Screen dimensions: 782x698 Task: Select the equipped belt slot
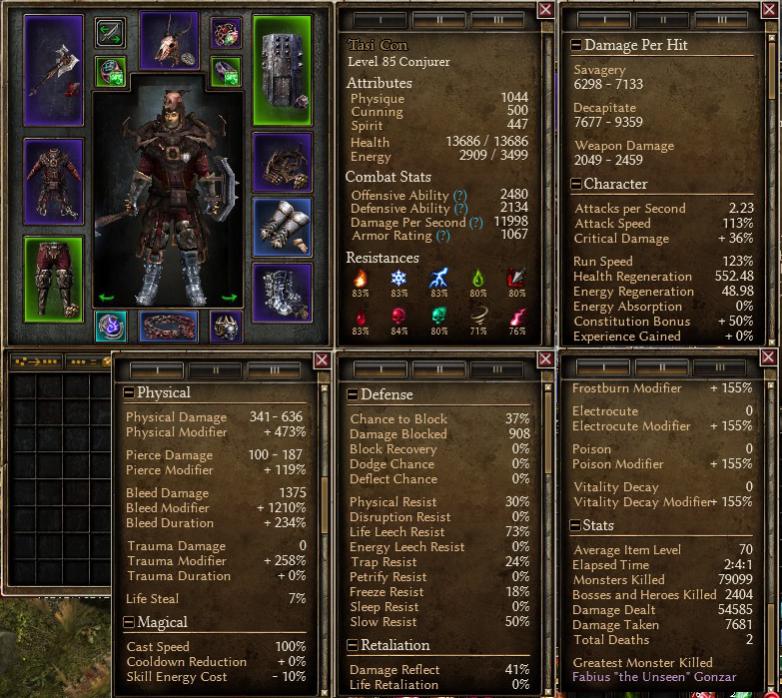click(168, 327)
